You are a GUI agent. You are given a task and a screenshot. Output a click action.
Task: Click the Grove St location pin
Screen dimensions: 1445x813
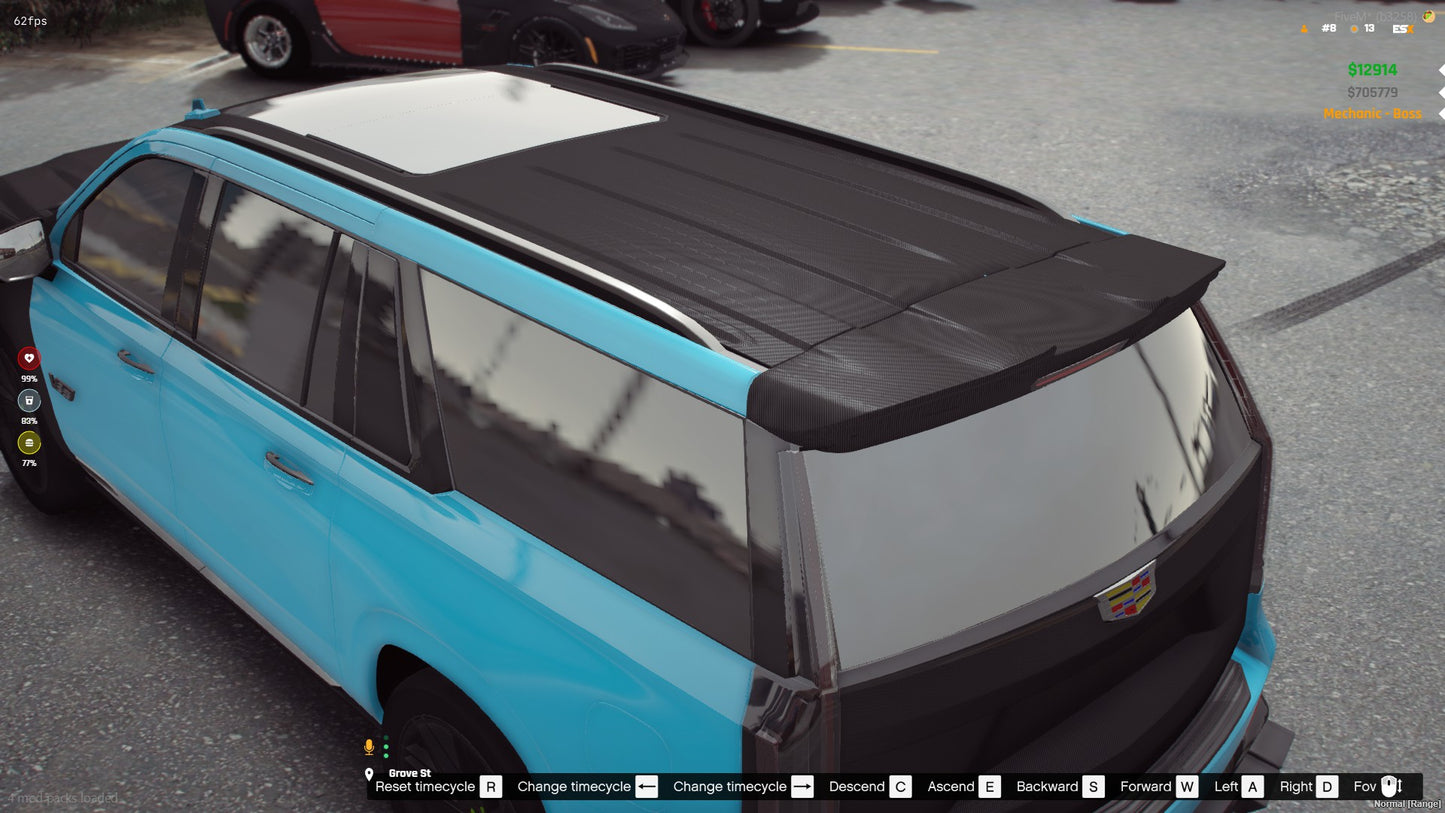click(x=369, y=774)
